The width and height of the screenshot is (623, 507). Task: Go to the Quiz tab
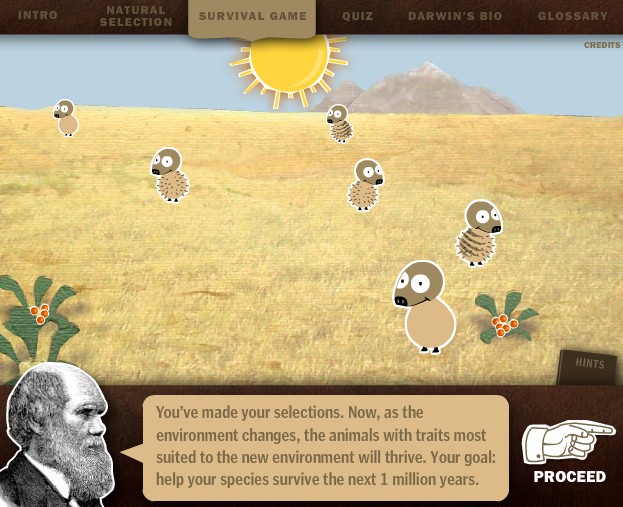[x=357, y=16]
